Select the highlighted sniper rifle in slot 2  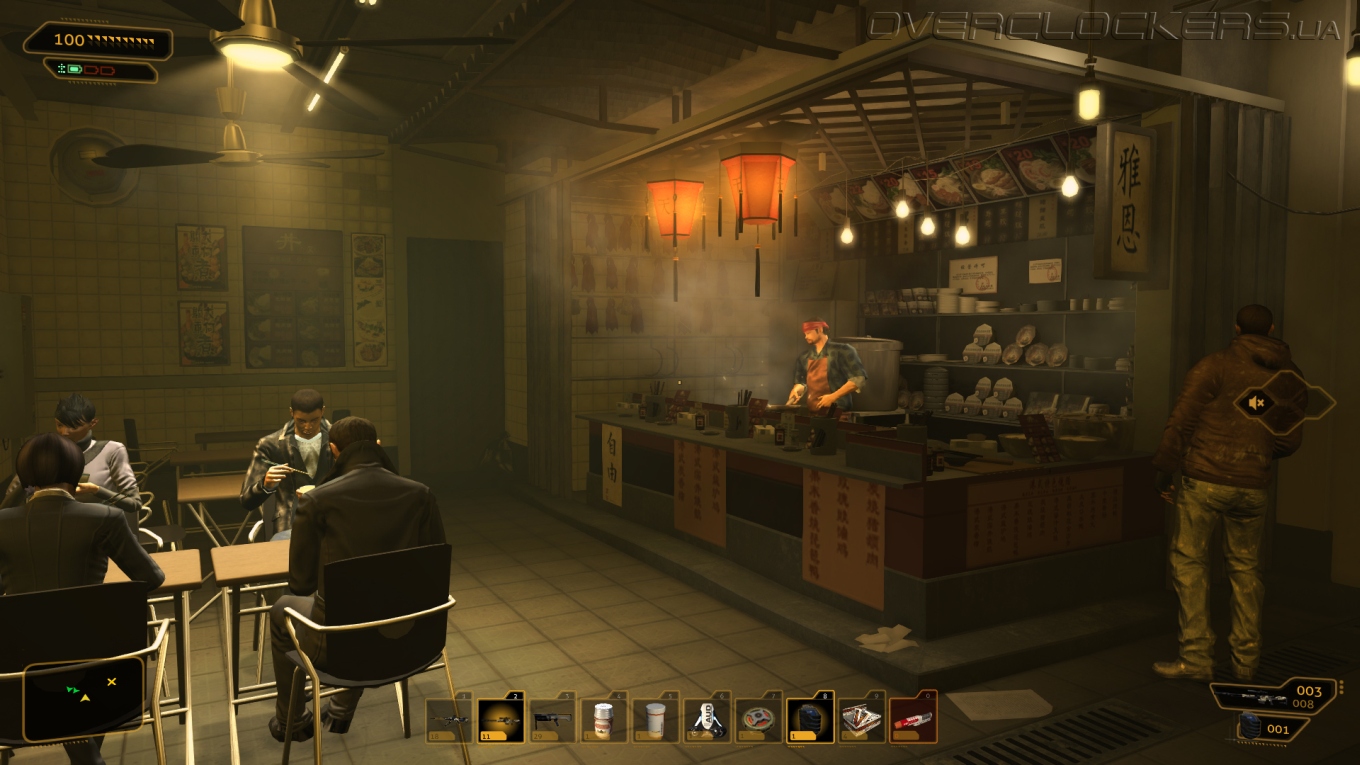501,720
